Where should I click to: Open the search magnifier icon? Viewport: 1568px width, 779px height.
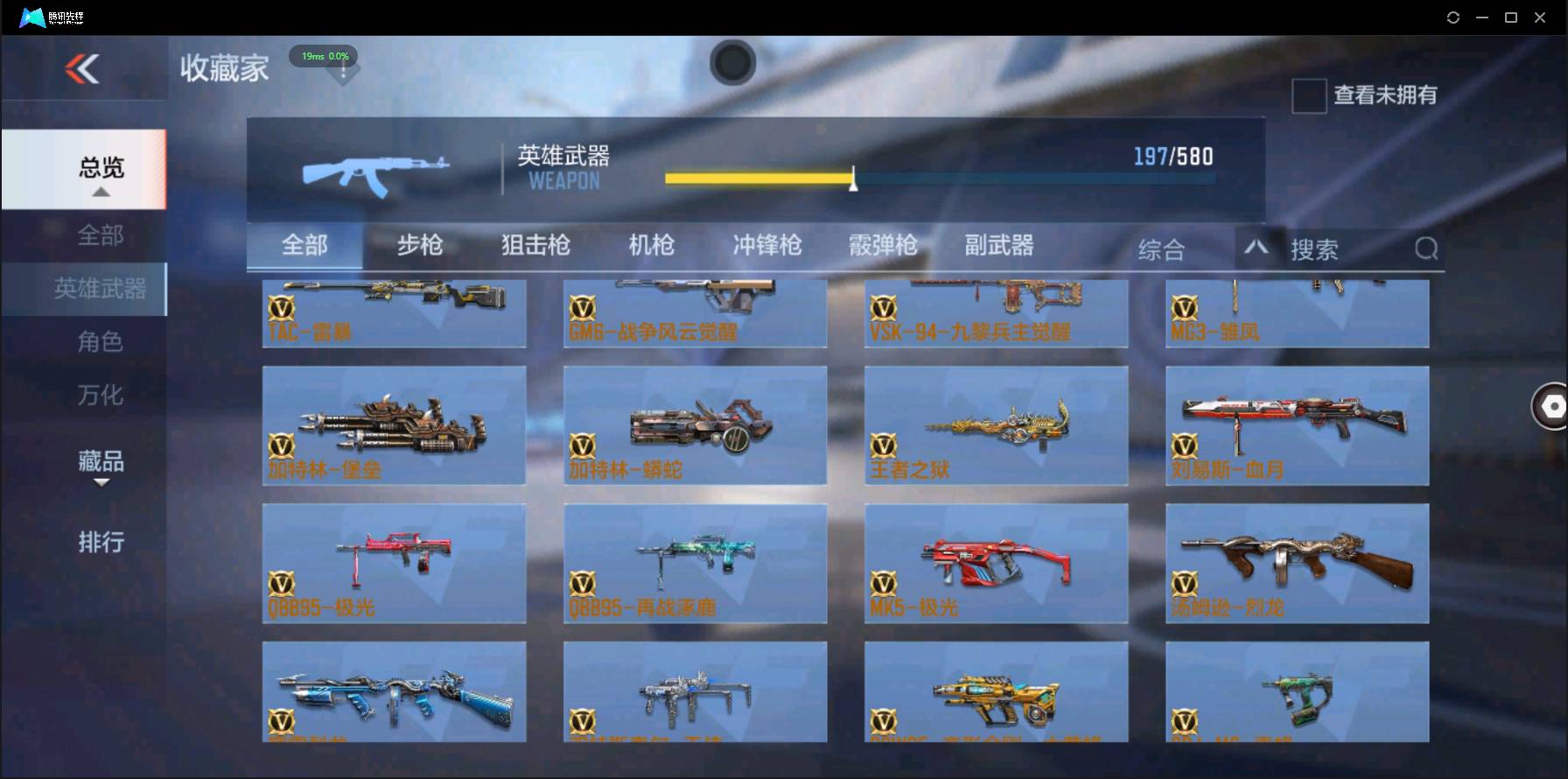click(1426, 249)
